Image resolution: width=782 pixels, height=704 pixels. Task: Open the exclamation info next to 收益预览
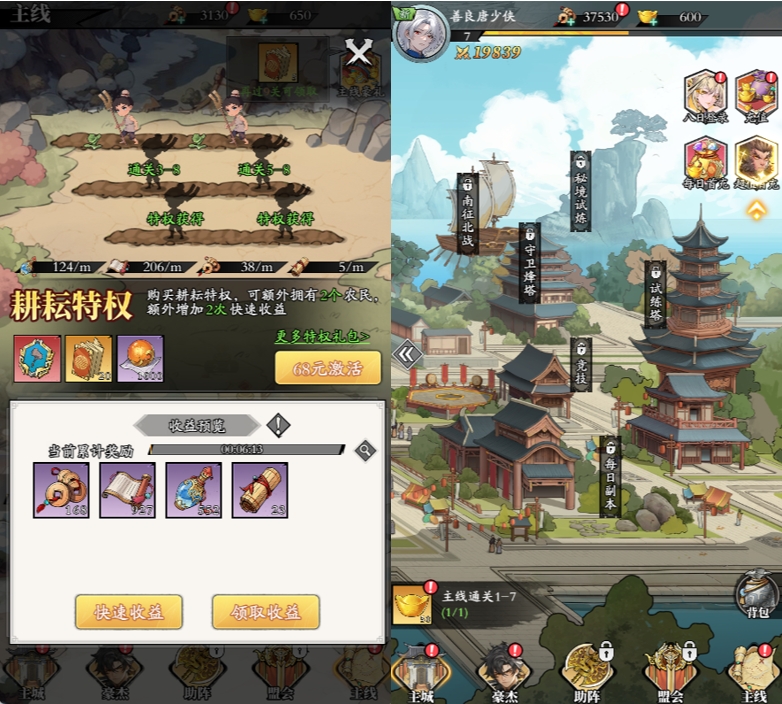pos(278,425)
